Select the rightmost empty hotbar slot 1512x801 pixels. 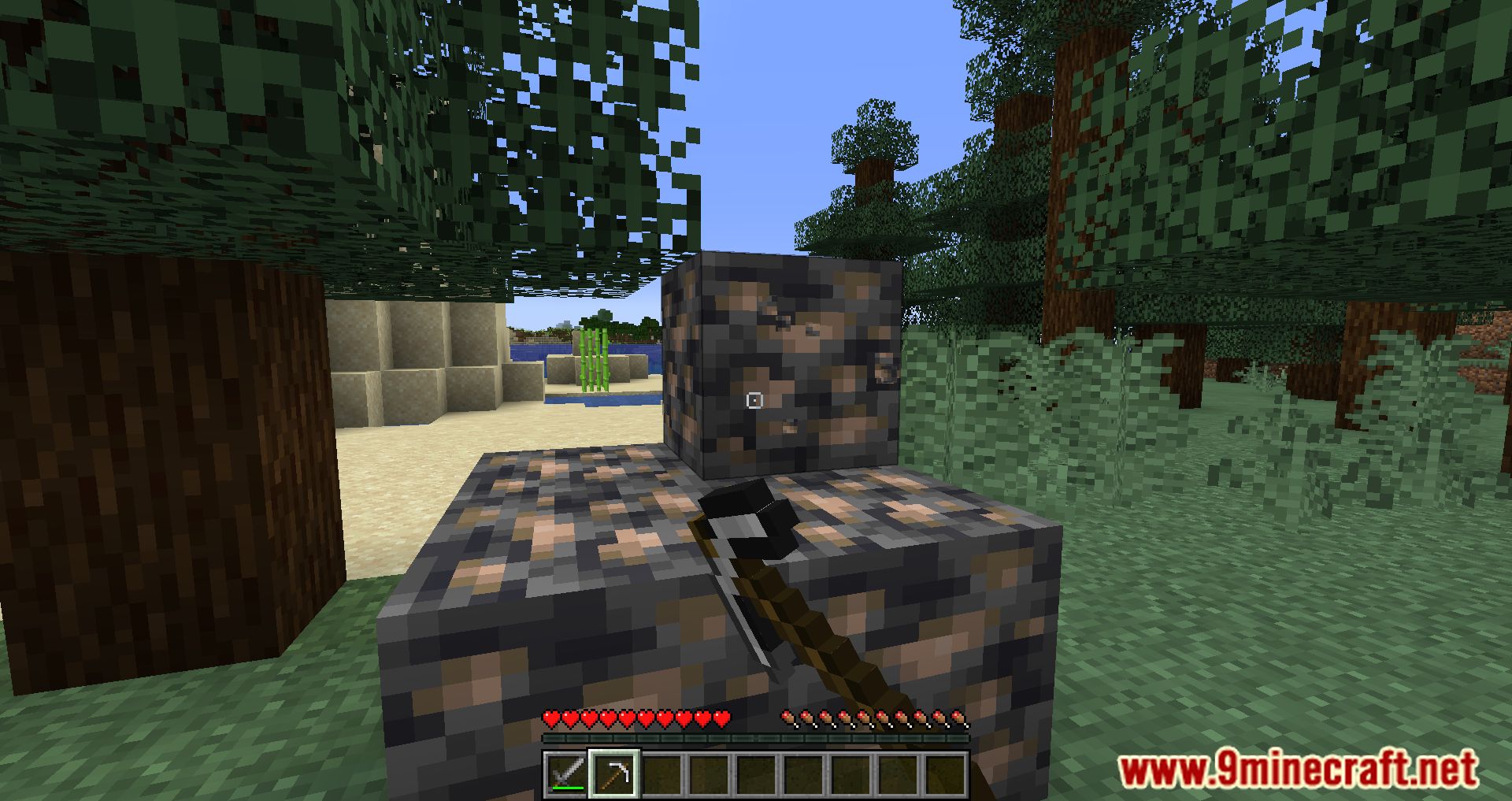click(x=946, y=772)
